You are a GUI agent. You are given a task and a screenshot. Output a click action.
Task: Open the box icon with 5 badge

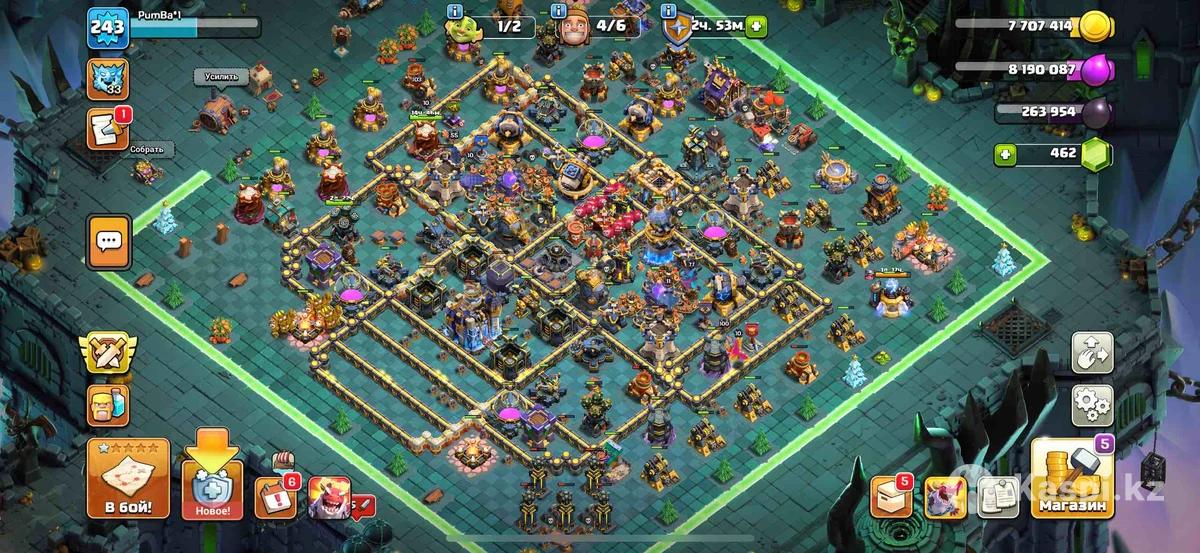point(892,494)
